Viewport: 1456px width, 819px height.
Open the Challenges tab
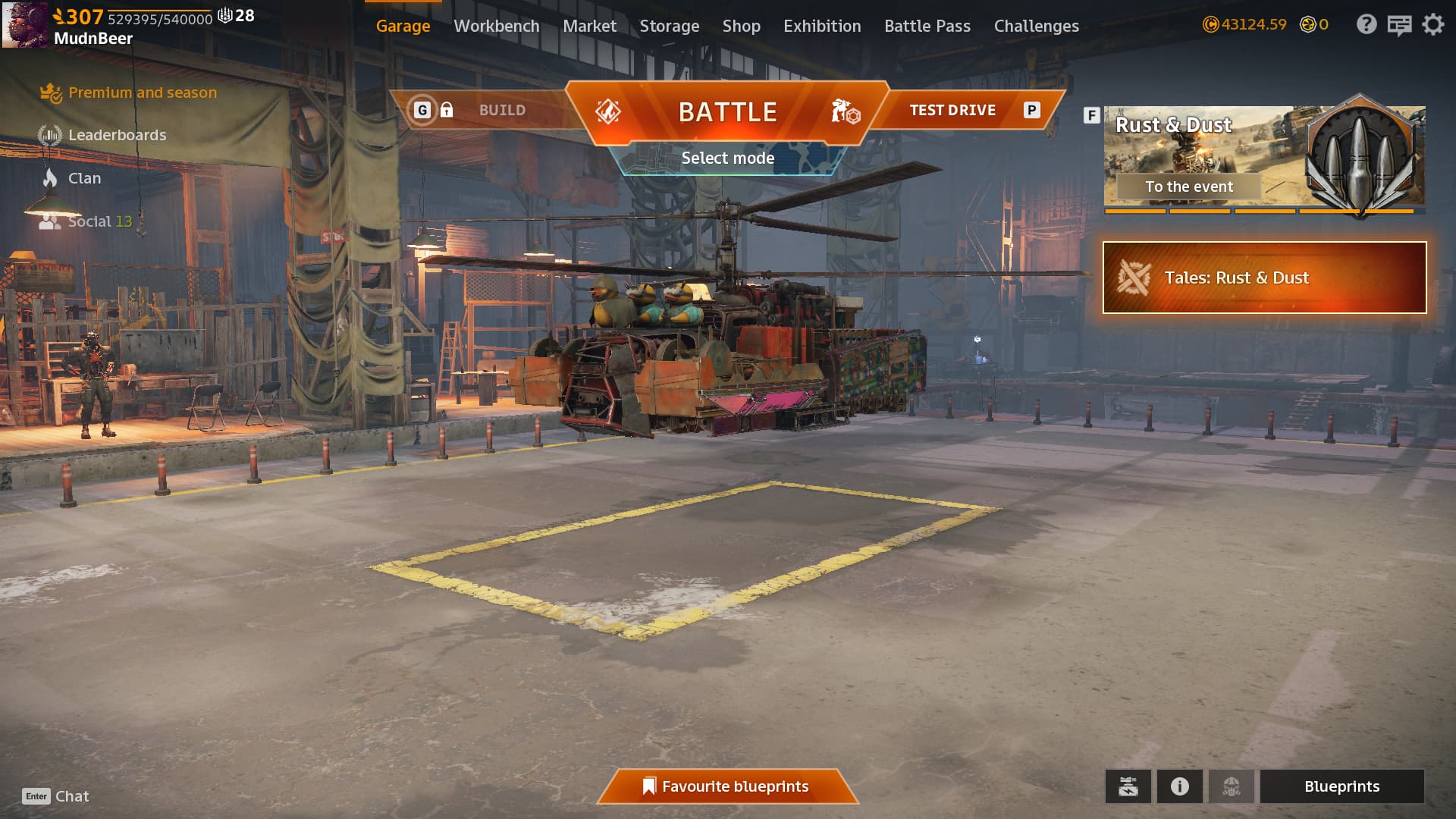click(1036, 26)
